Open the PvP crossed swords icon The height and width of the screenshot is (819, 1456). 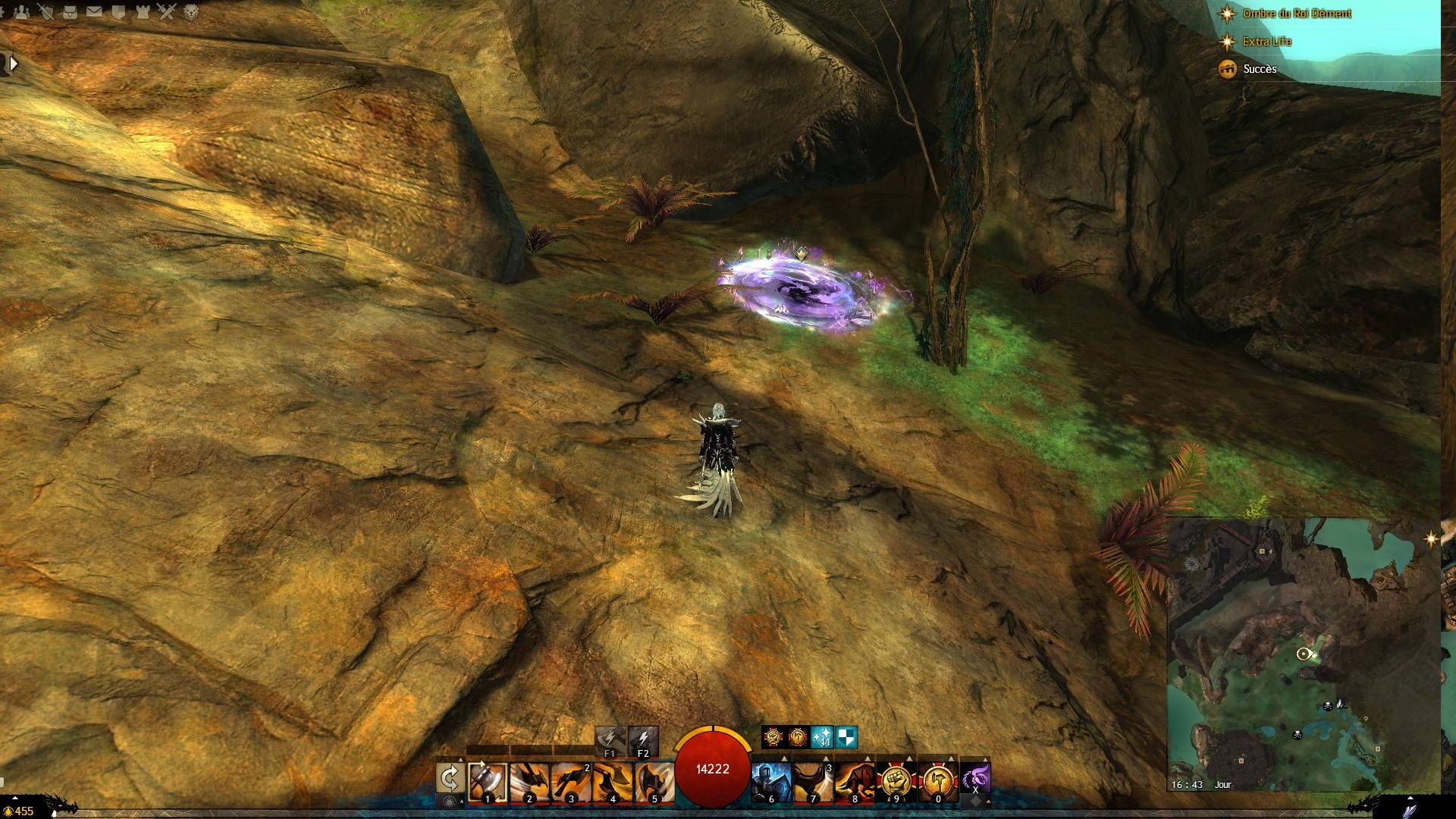[168, 11]
